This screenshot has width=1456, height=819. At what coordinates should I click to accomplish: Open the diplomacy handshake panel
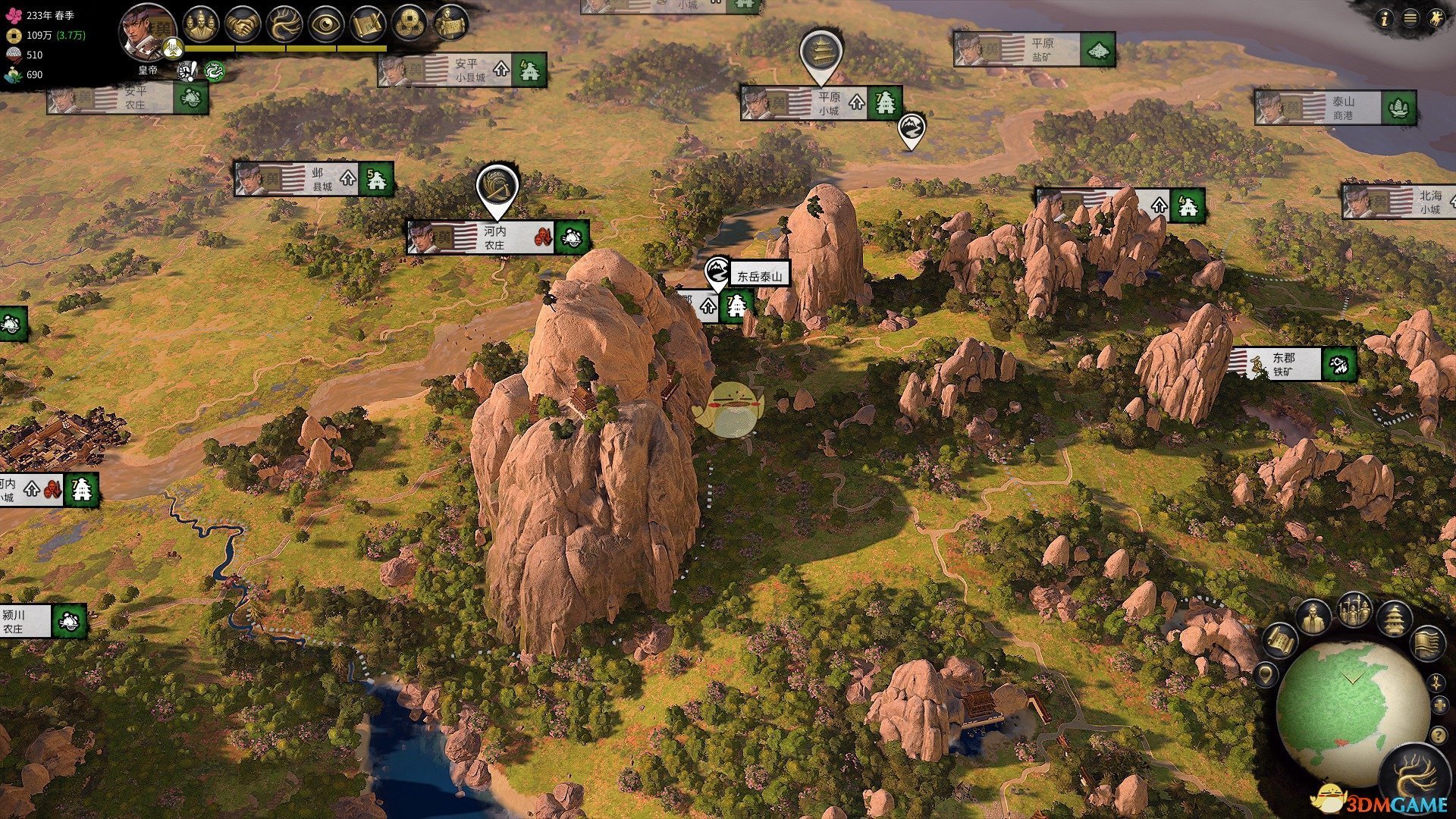click(x=243, y=24)
